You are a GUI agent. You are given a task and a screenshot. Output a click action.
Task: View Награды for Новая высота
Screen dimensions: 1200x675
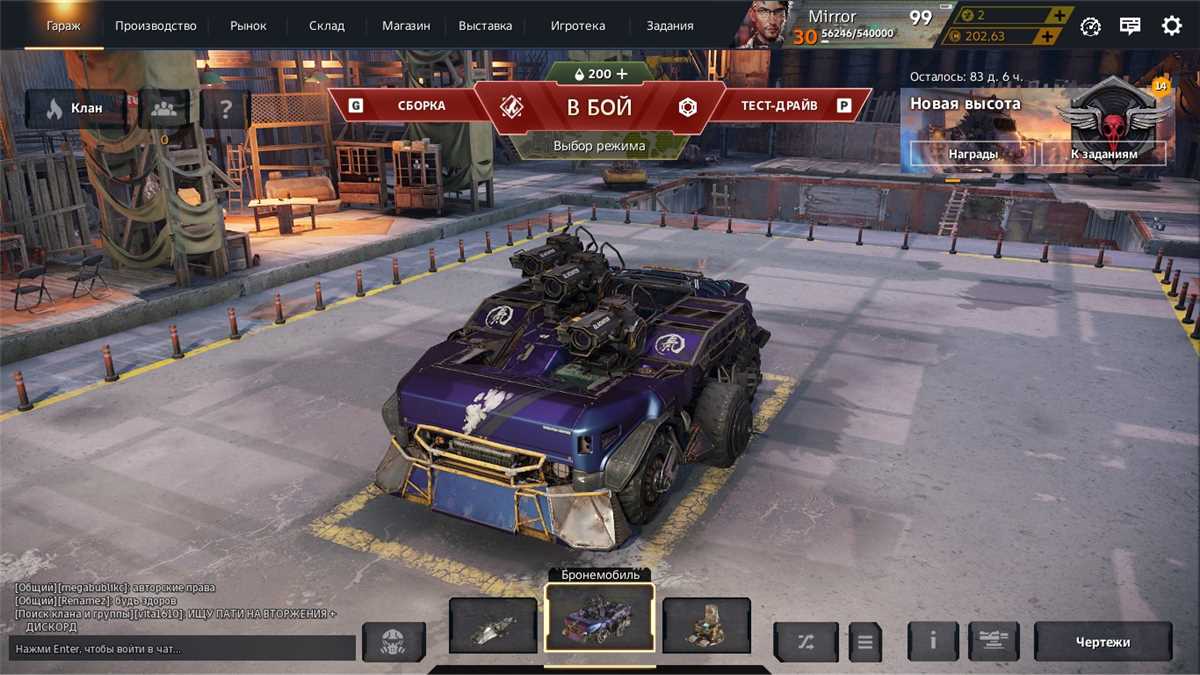tap(972, 154)
